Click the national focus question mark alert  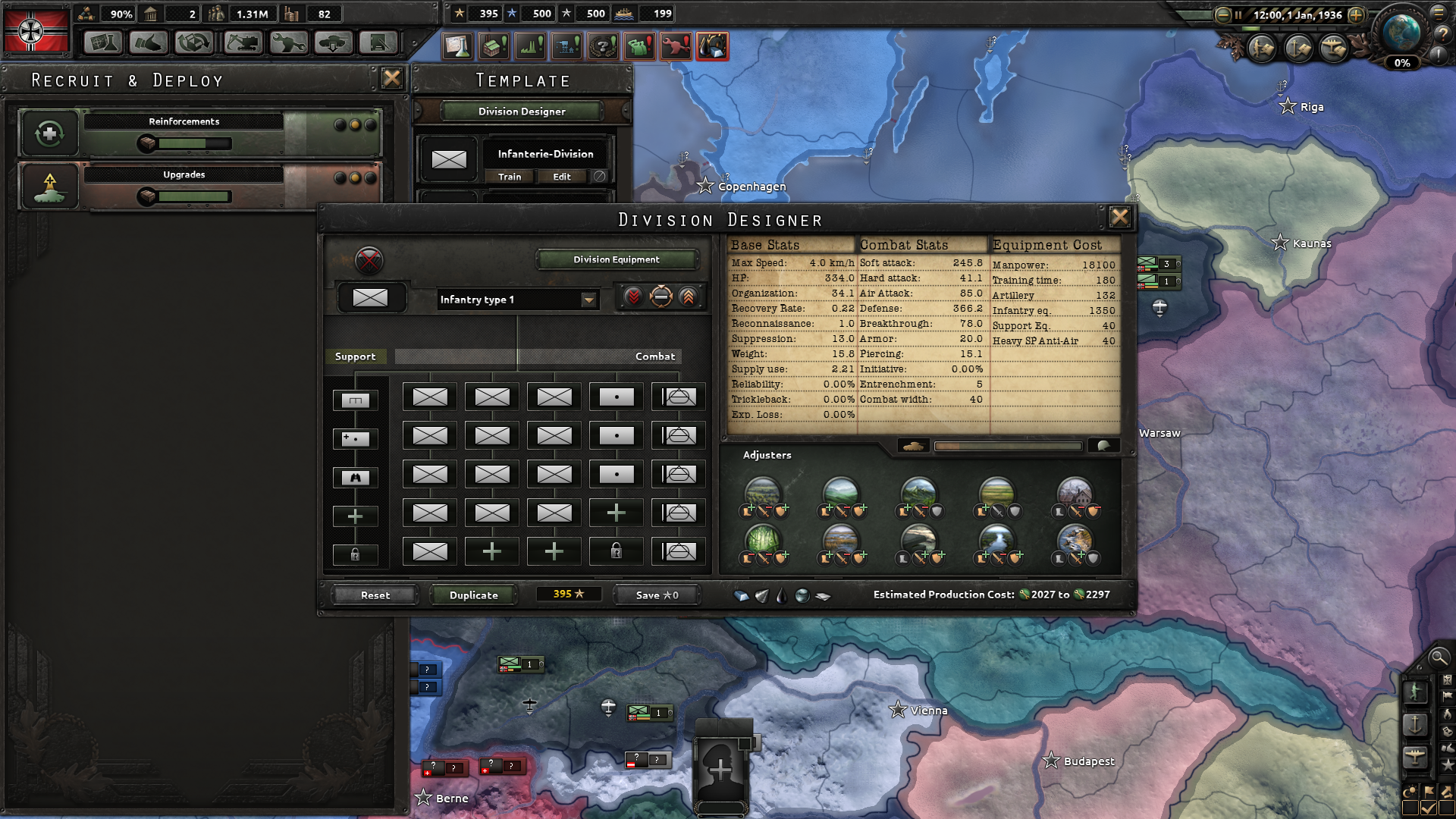tap(603, 45)
